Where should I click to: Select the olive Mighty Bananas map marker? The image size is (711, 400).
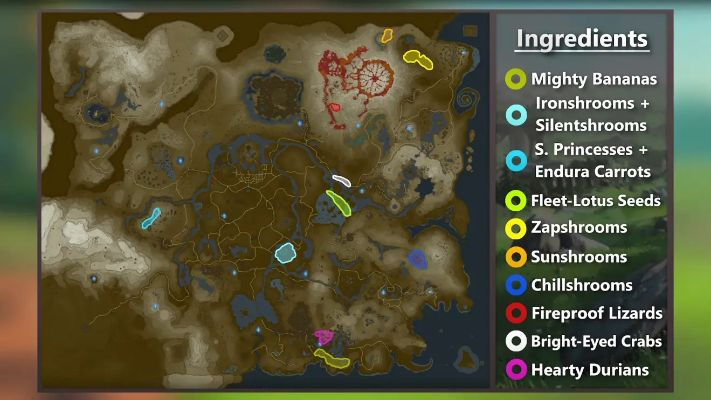point(331,356)
